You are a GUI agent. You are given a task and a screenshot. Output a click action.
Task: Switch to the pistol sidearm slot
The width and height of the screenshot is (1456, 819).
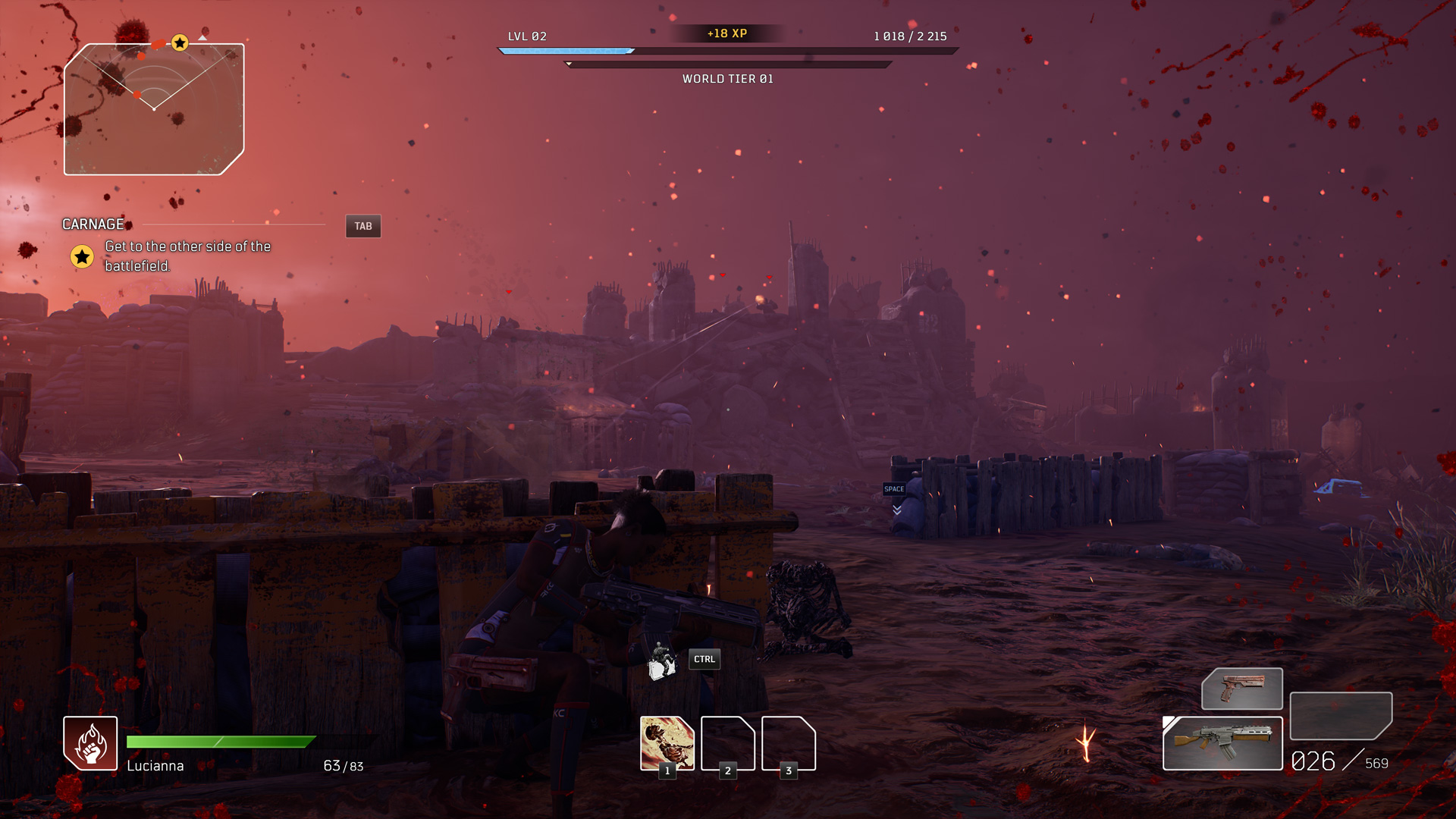pyautogui.click(x=1242, y=689)
